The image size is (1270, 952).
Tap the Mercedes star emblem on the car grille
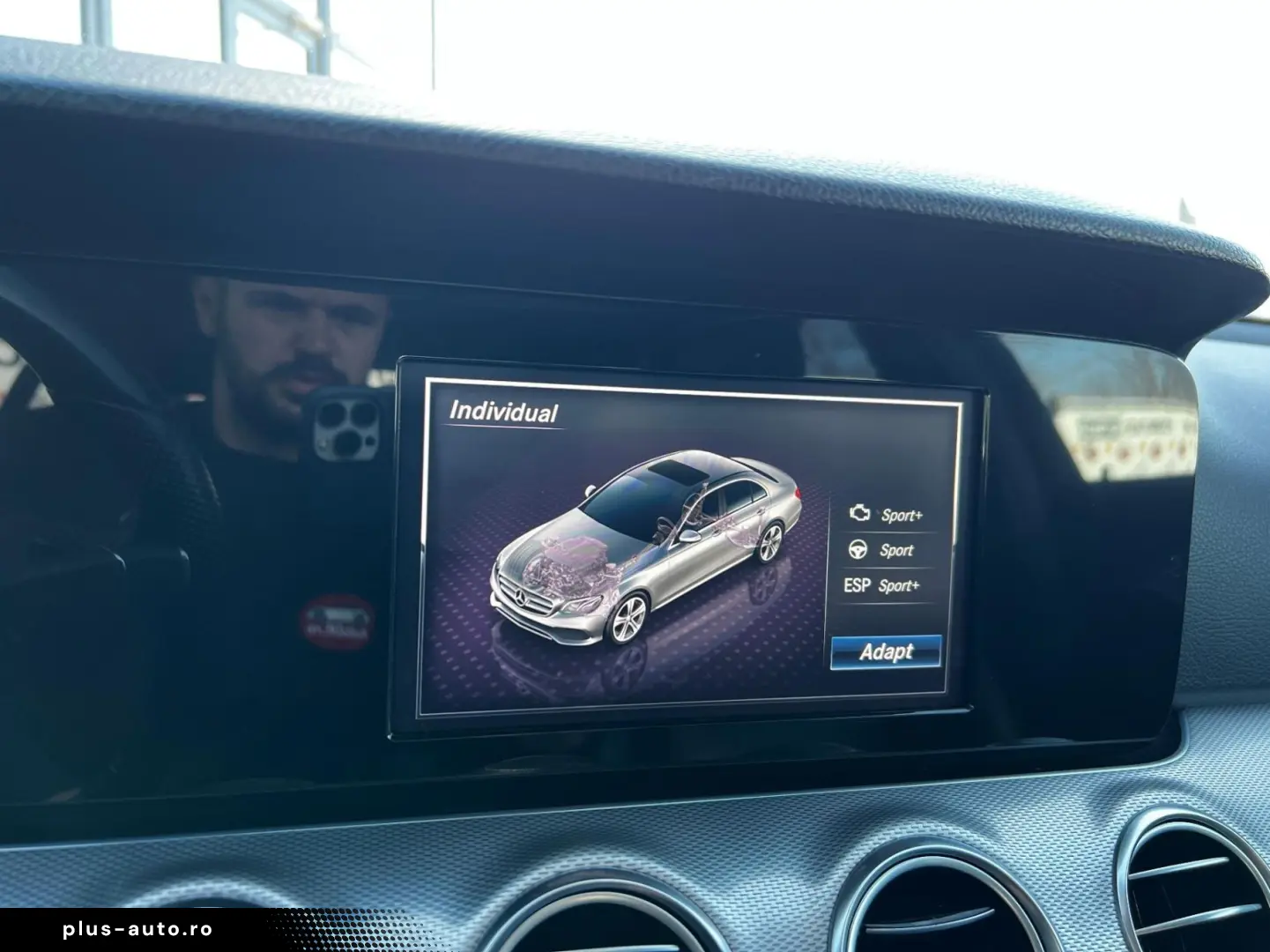[x=520, y=599]
